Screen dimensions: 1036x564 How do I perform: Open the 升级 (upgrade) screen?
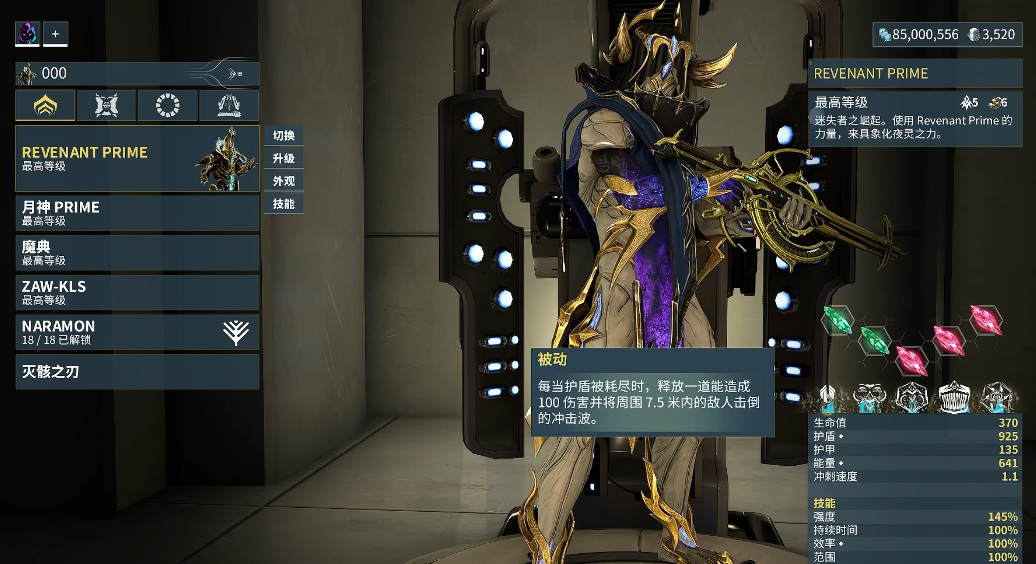pyautogui.click(x=283, y=159)
